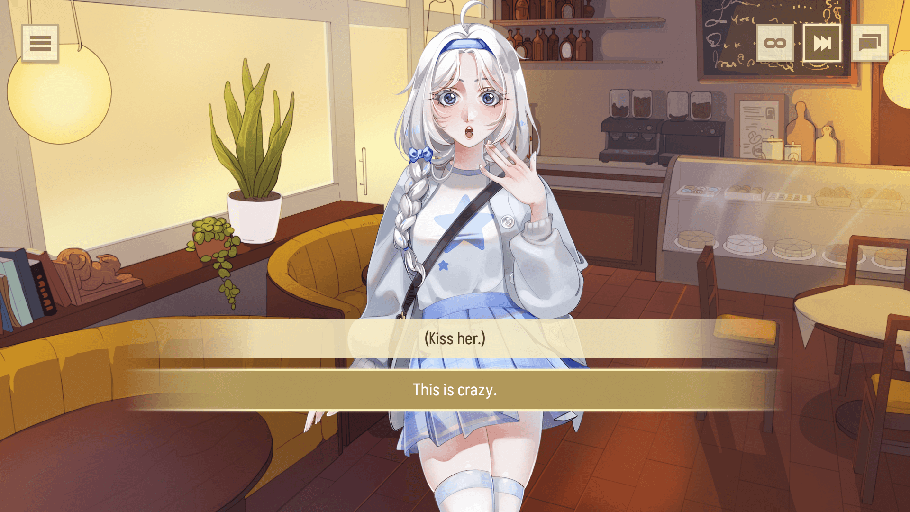Activate the fast-forward skip button
Viewport: 910px width, 512px height.
(x=822, y=43)
